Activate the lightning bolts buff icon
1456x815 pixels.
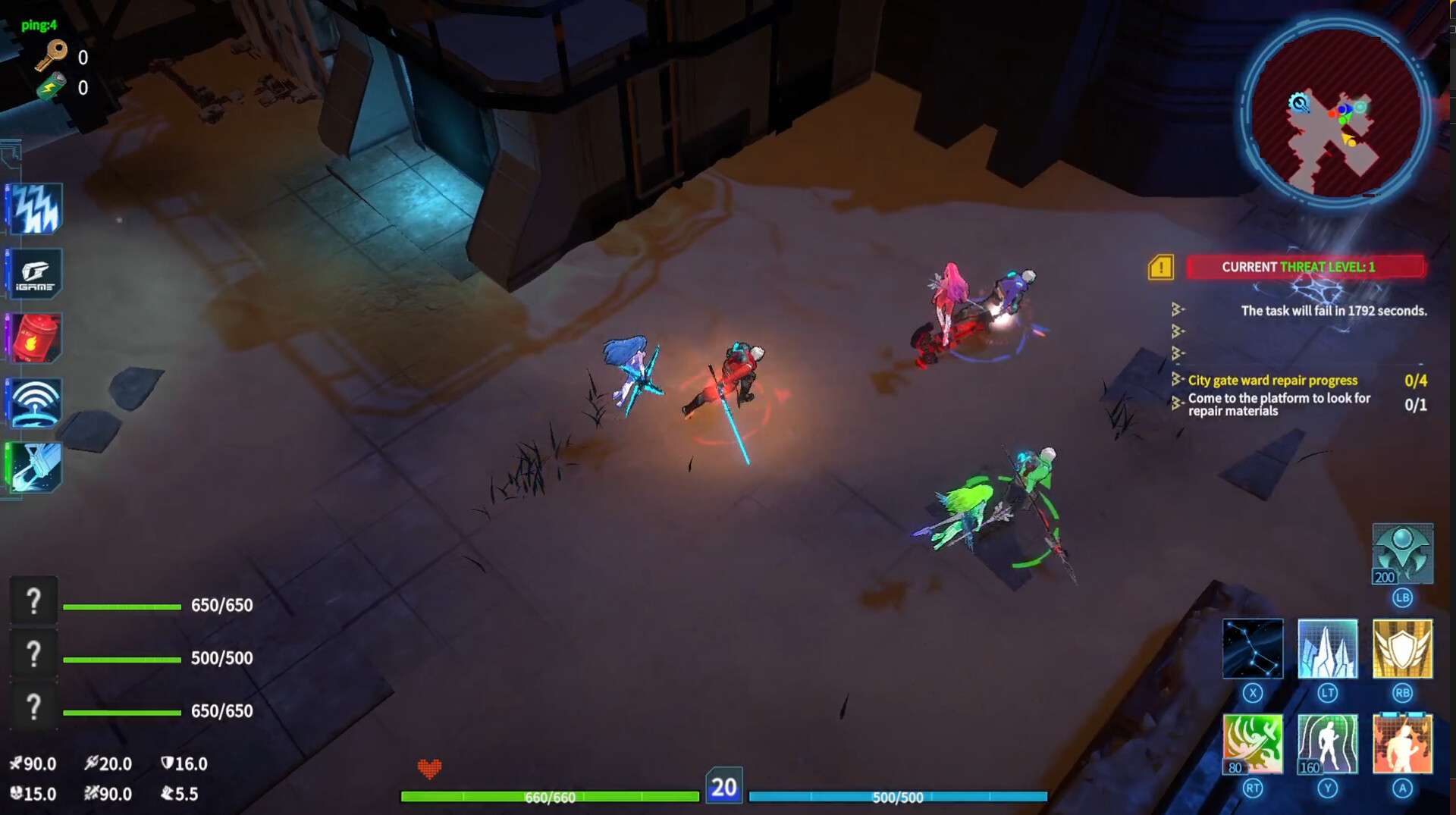point(34,208)
